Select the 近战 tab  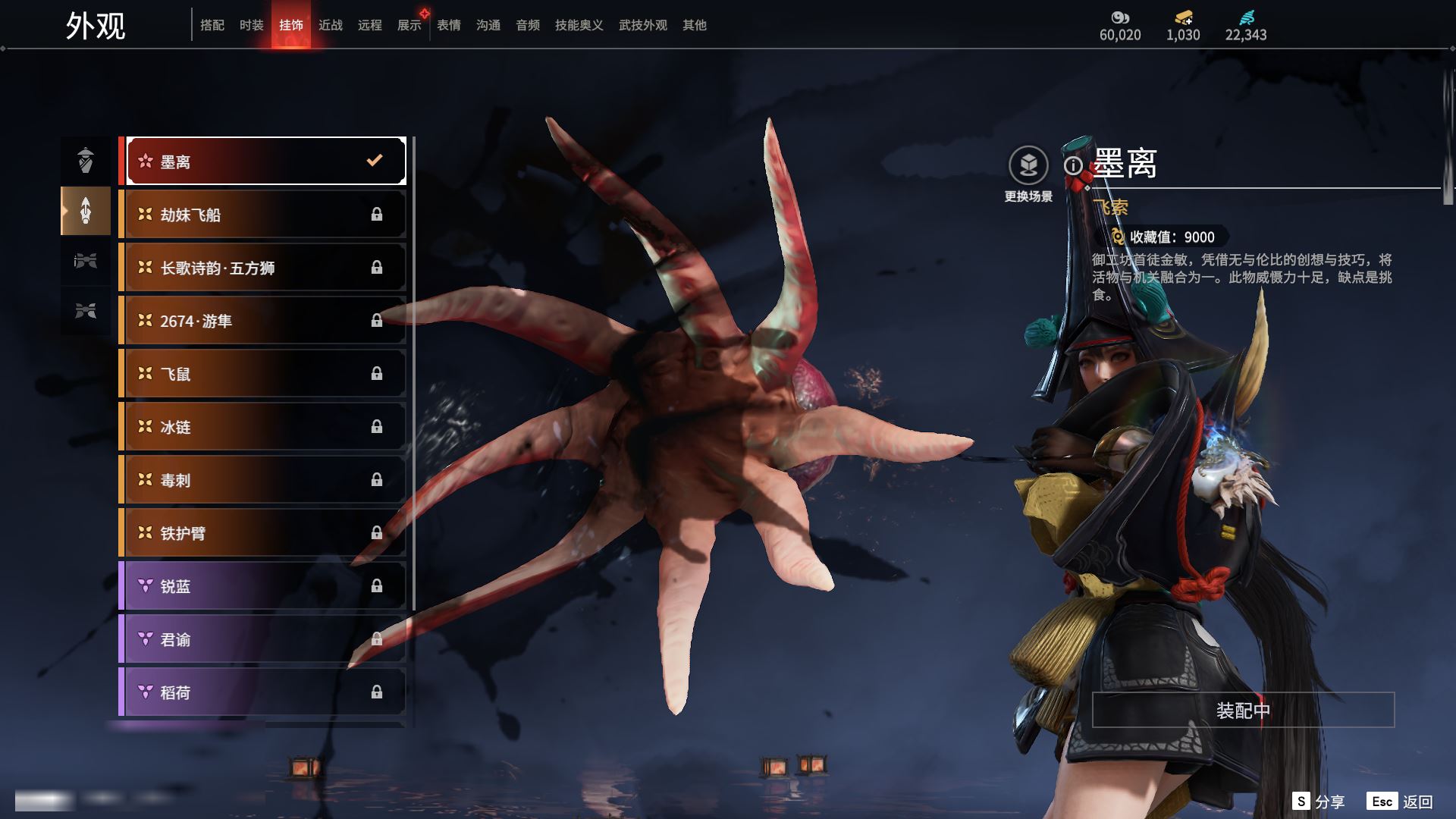click(331, 25)
